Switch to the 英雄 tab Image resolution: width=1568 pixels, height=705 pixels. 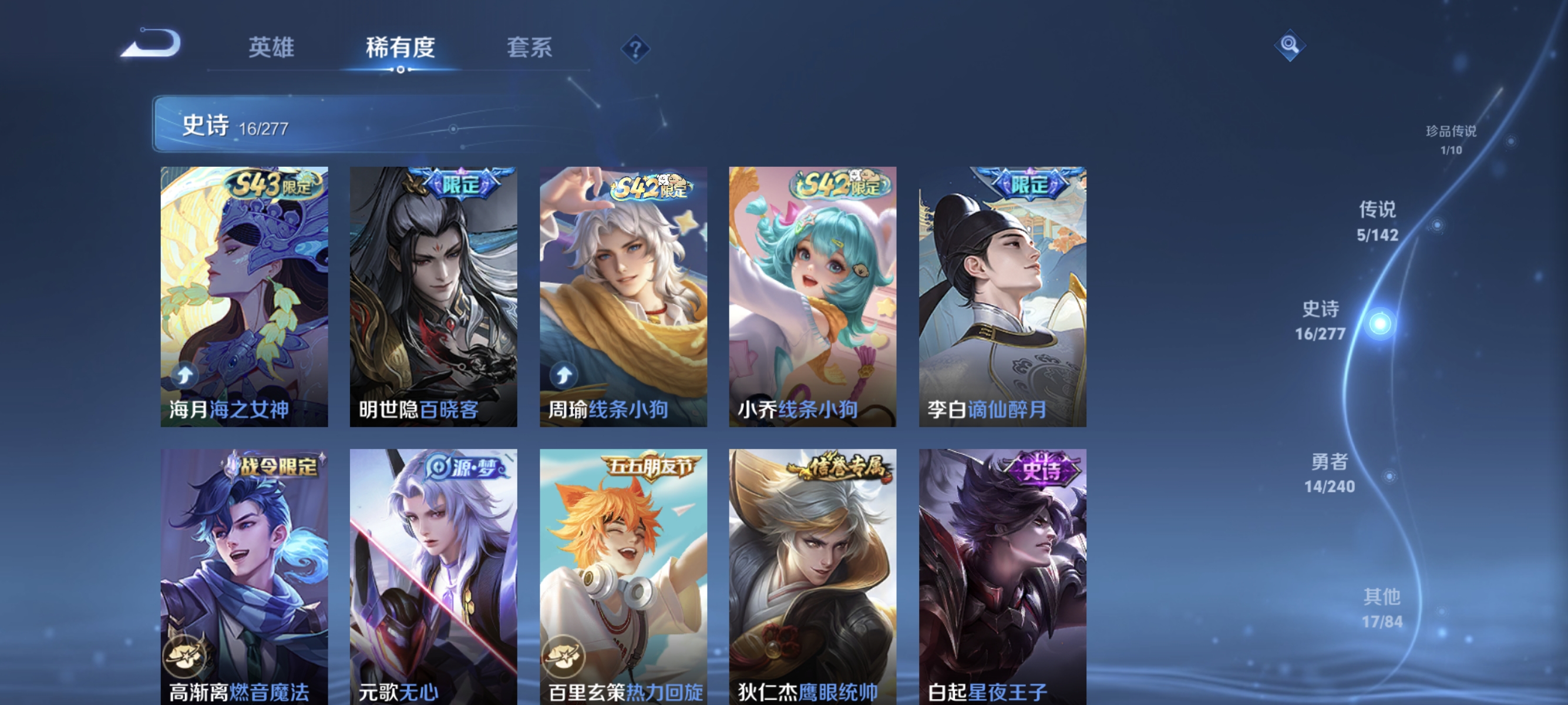pyautogui.click(x=271, y=49)
